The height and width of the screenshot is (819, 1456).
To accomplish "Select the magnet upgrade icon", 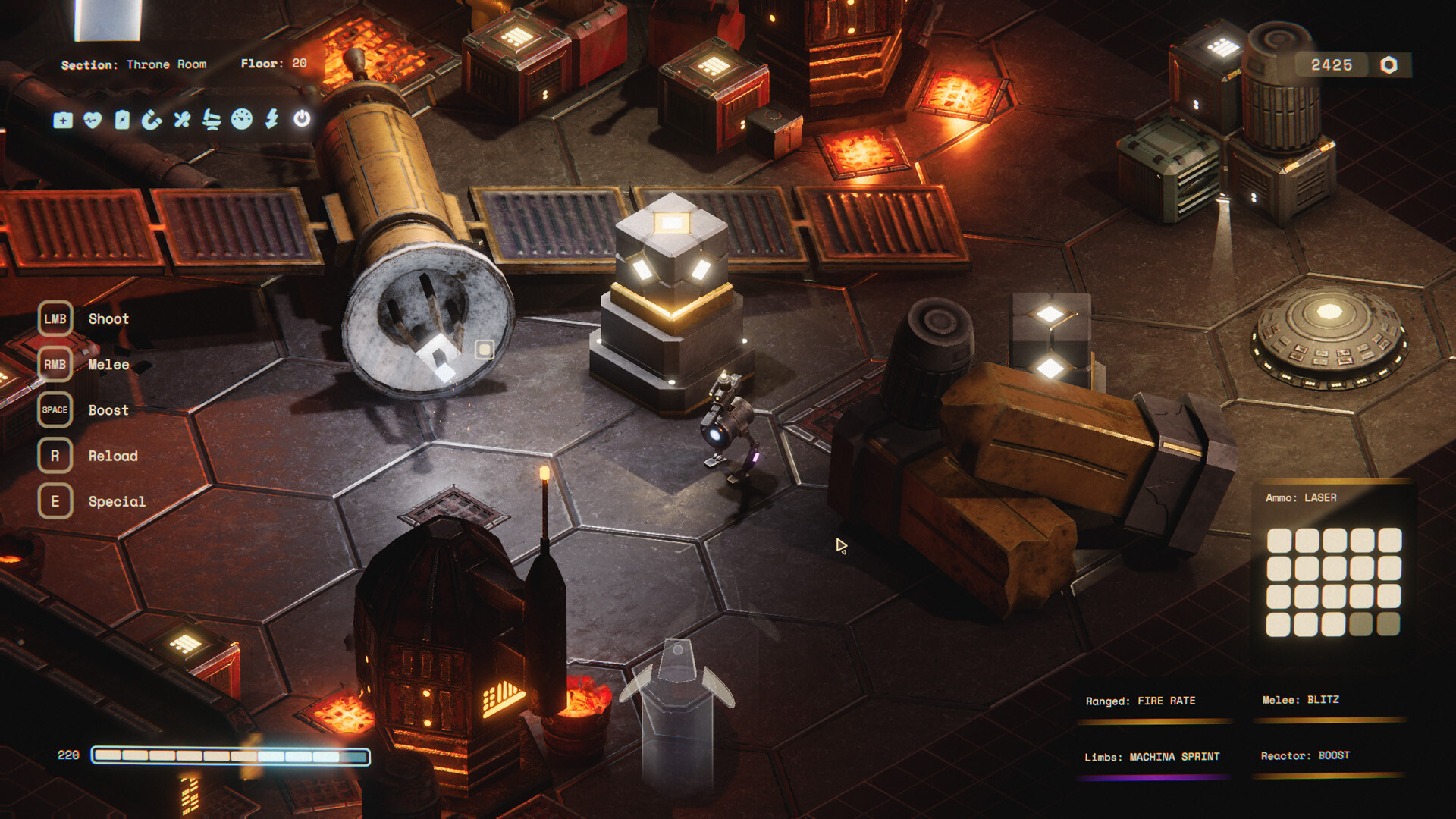I will tap(152, 120).
